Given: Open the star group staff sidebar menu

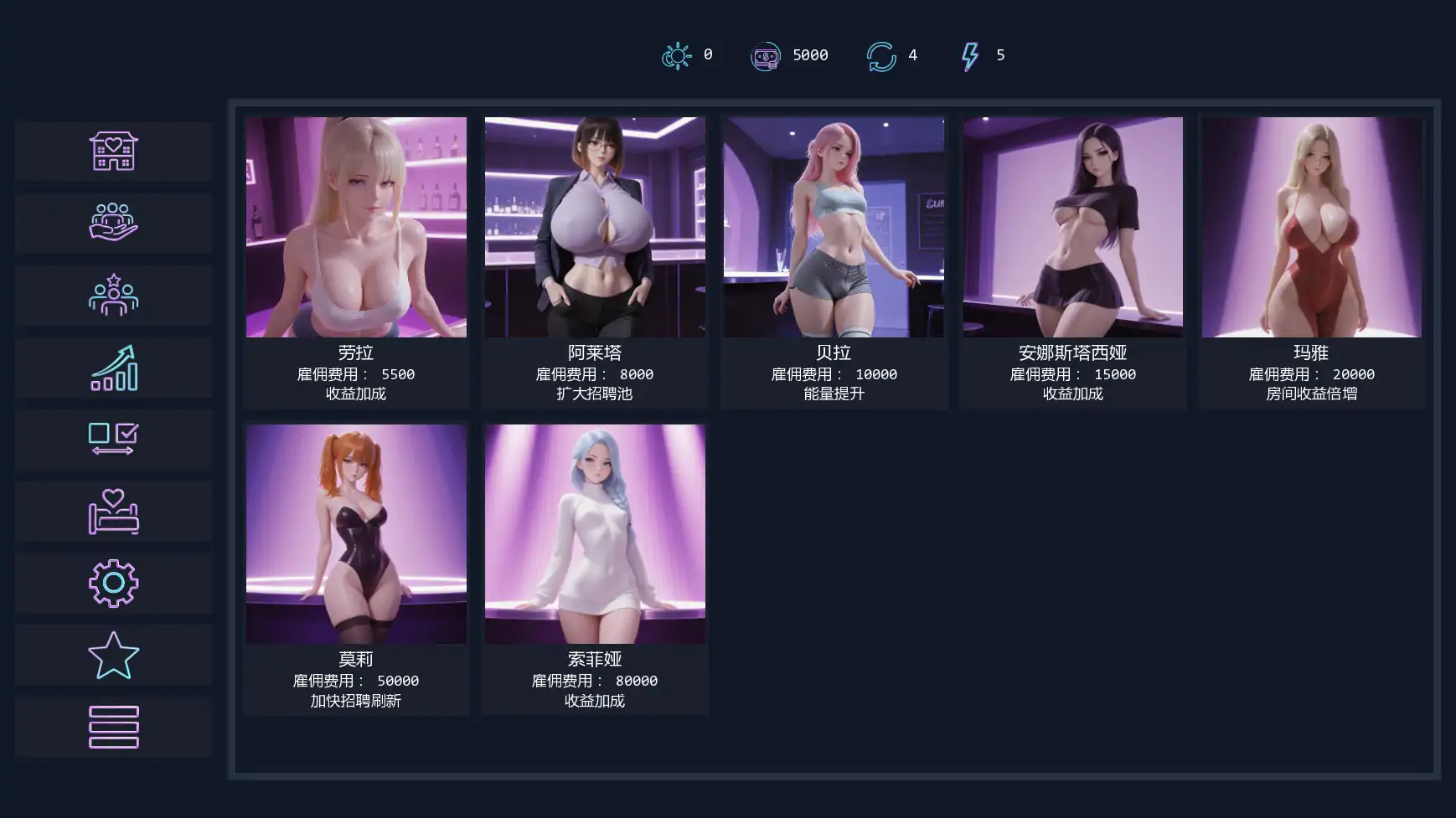Looking at the screenshot, I should coord(113,295).
